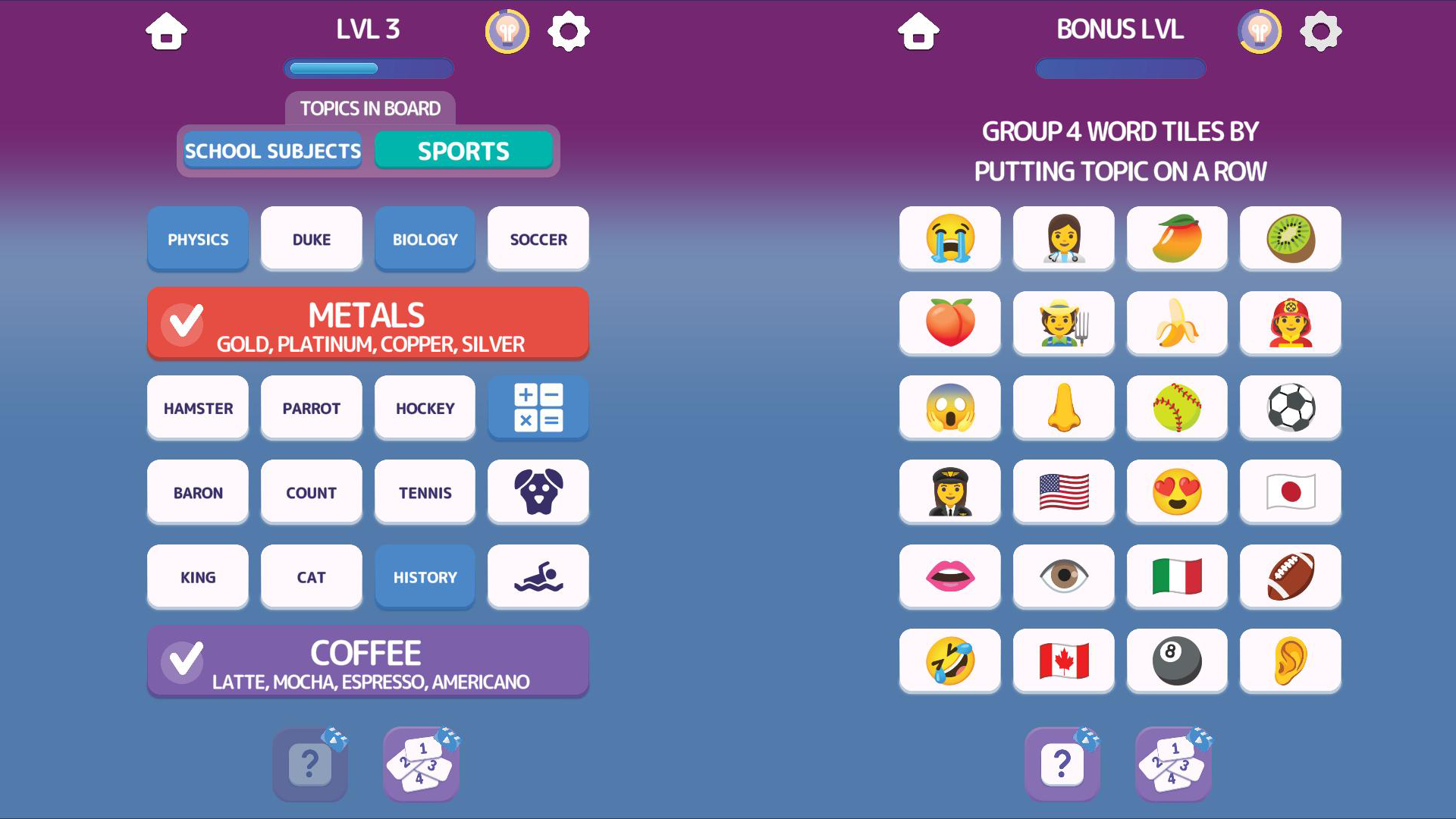Tap the Canadian flag emoji tile
The image size is (1456, 819).
point(1063,661)
